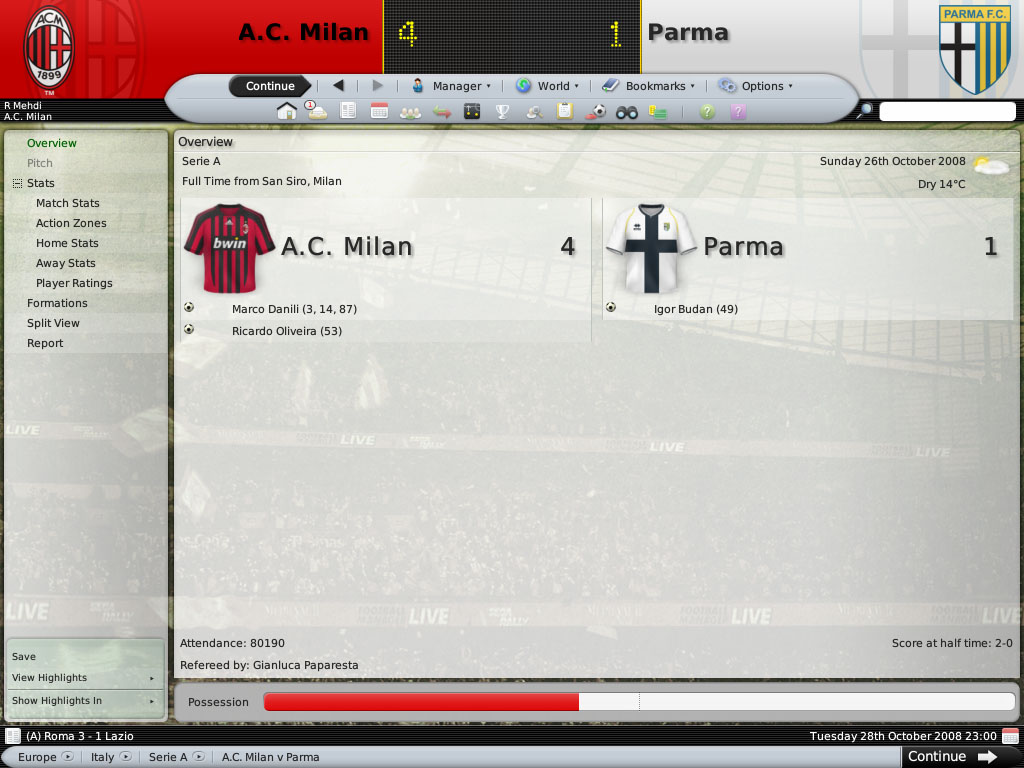Open Action Zones in the sidebar
Screen dimensions: 1024x768
pyautogui.click(x=71, y=223)
